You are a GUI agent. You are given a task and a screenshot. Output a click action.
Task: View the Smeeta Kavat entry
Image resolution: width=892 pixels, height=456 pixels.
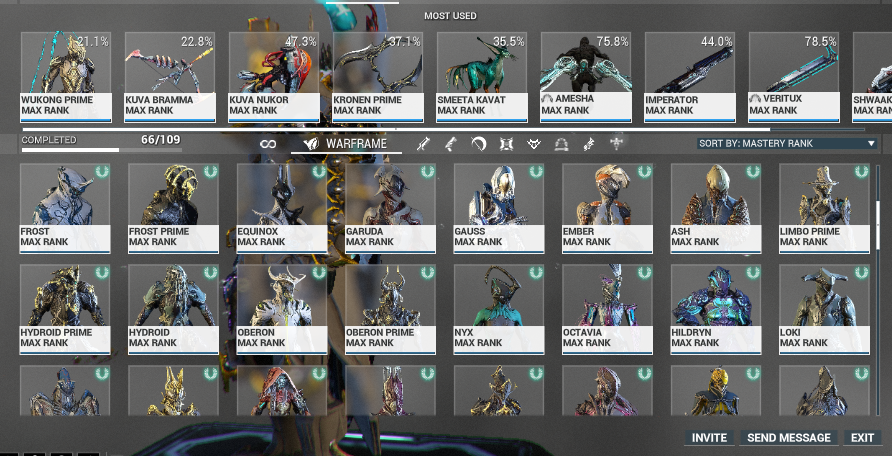pyautogui.click(x=482, y=76)
